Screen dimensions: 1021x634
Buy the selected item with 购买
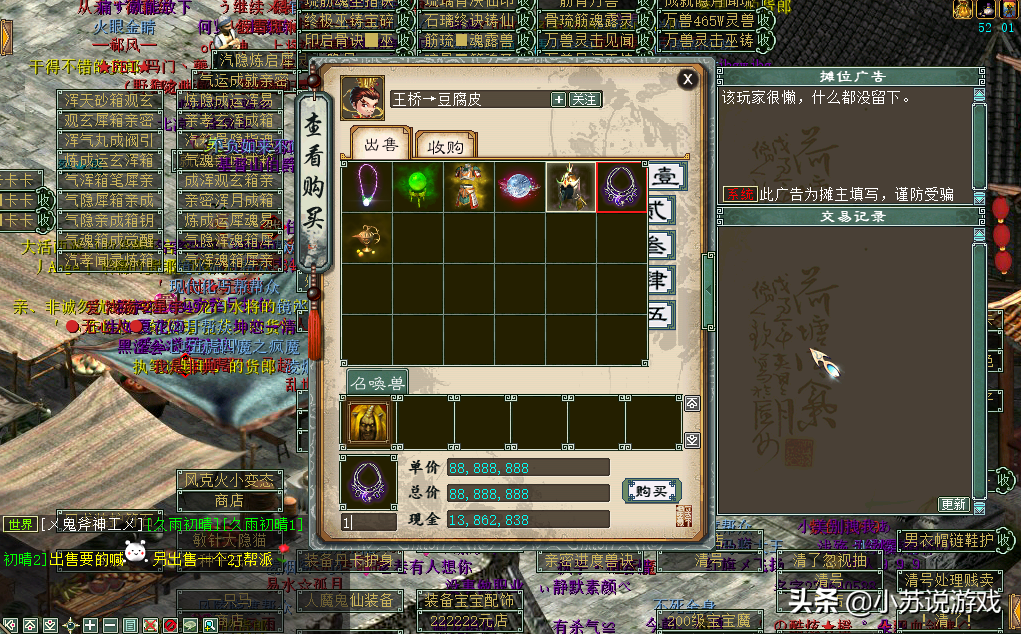click(650, 491)
